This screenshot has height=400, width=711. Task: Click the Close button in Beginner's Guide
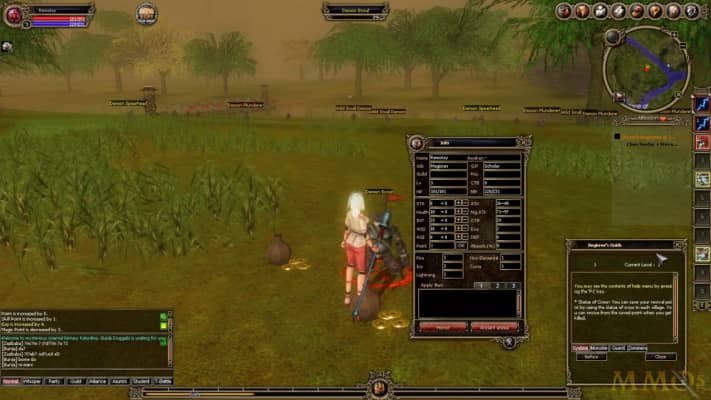pyautogui.click(x=659, y=356)
